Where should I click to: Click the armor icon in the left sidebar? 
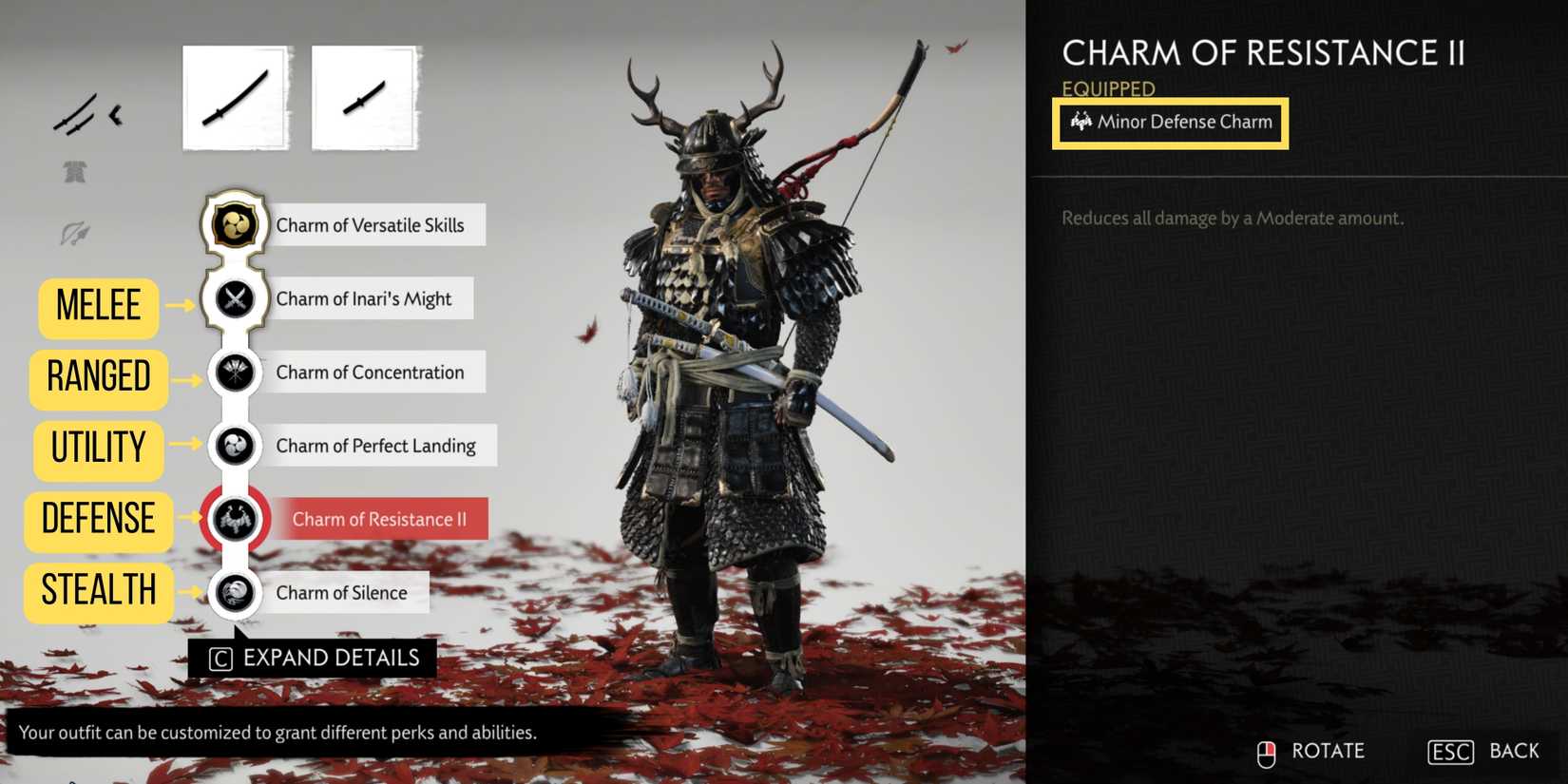(x=76, y=171)
